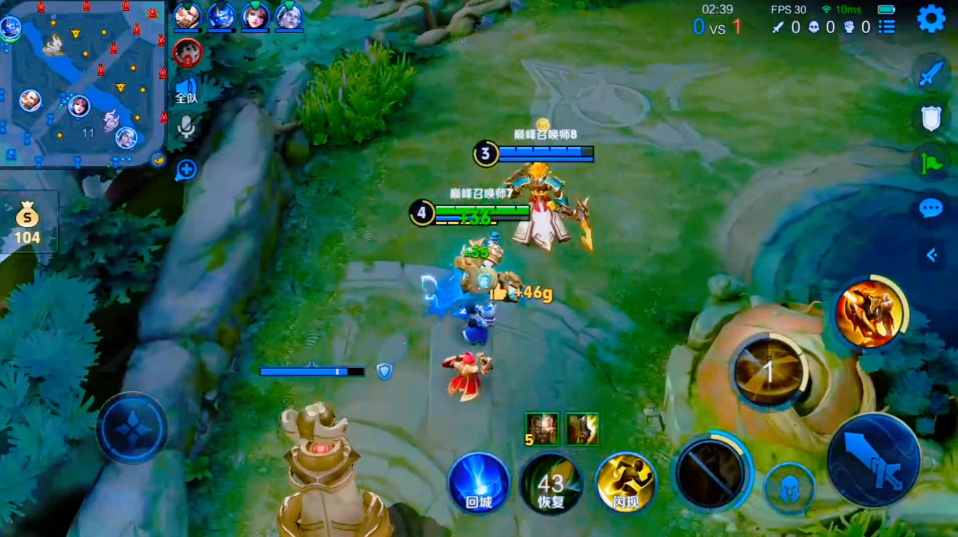Collapse the signal panel with the arrow

932,255
